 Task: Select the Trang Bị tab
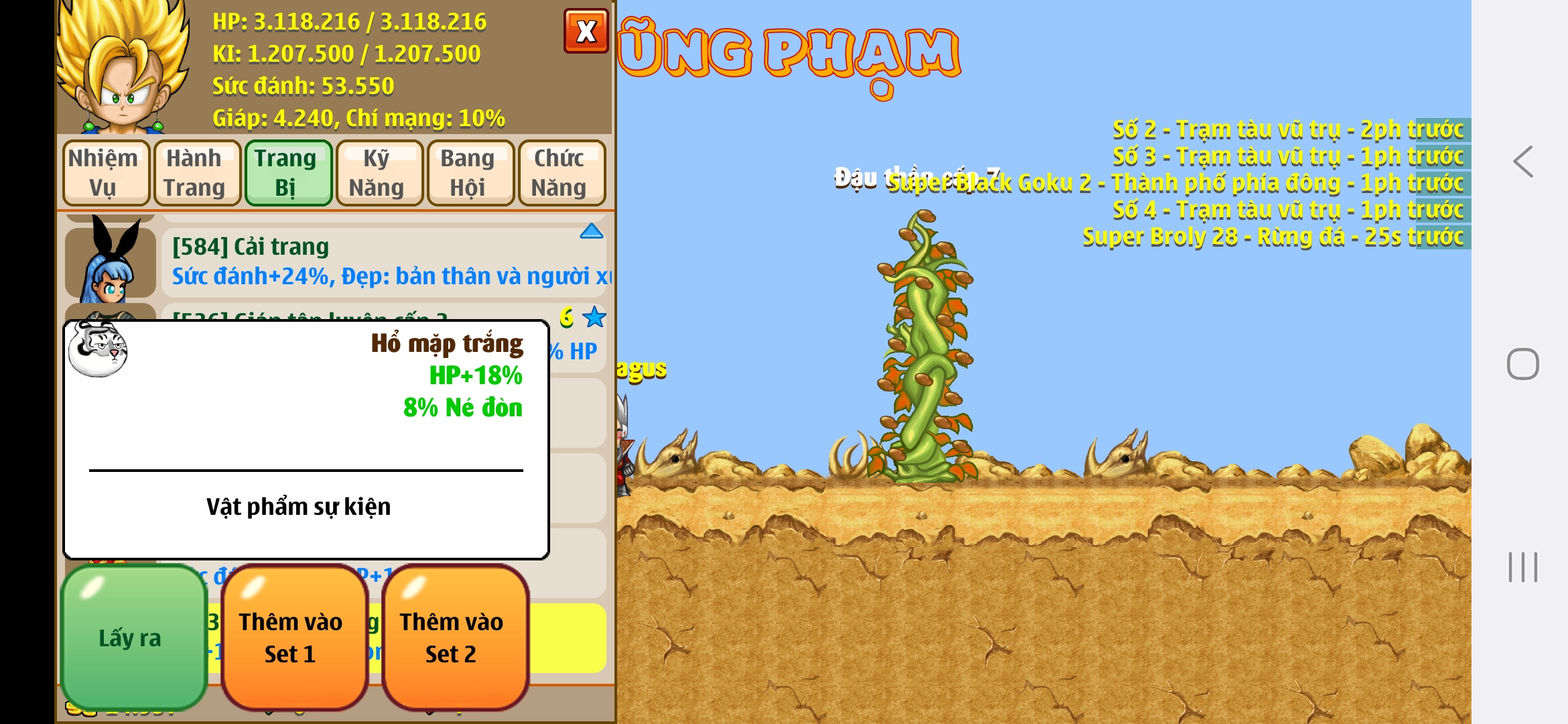[287, 173]
